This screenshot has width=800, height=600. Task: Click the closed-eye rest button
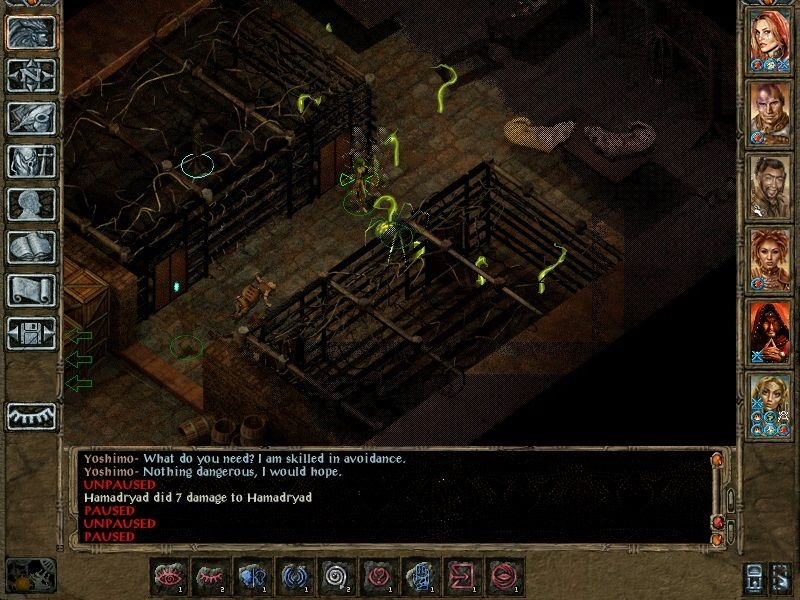tap(30, 415)
